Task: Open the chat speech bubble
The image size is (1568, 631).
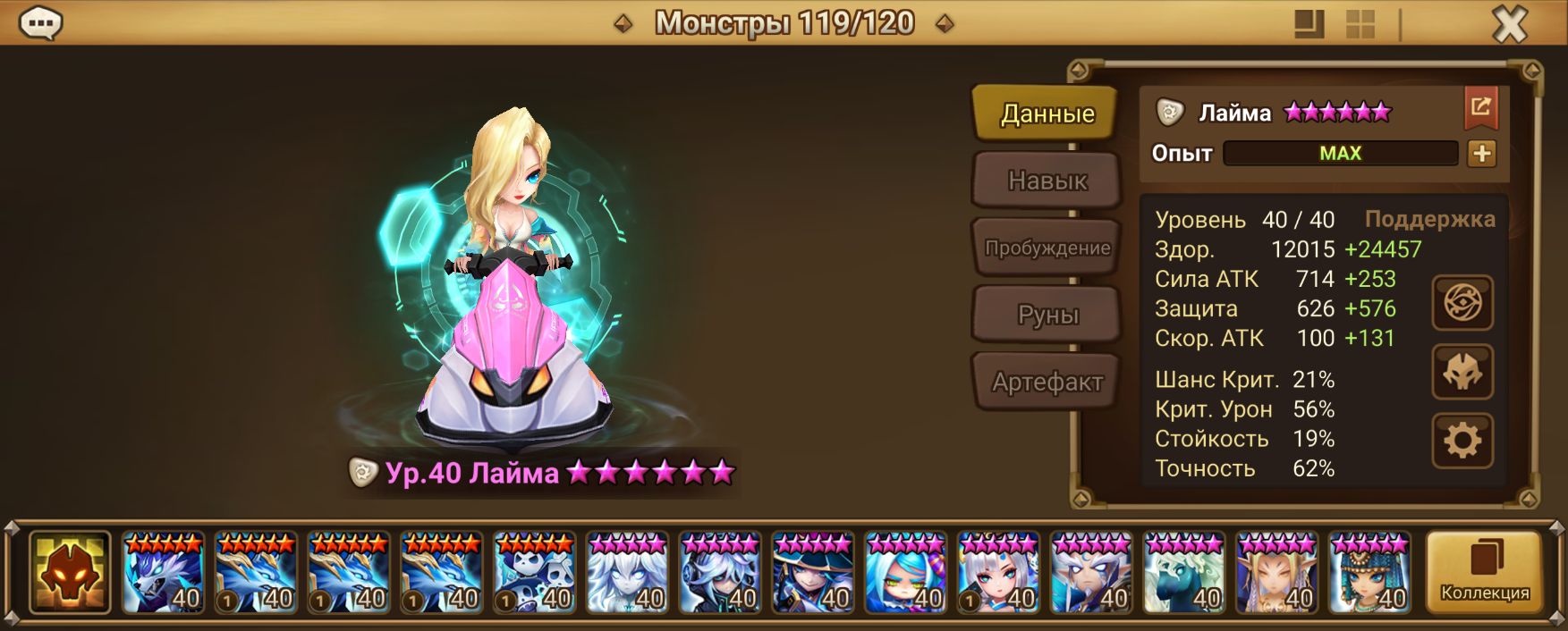Action: tap(40, 23)
